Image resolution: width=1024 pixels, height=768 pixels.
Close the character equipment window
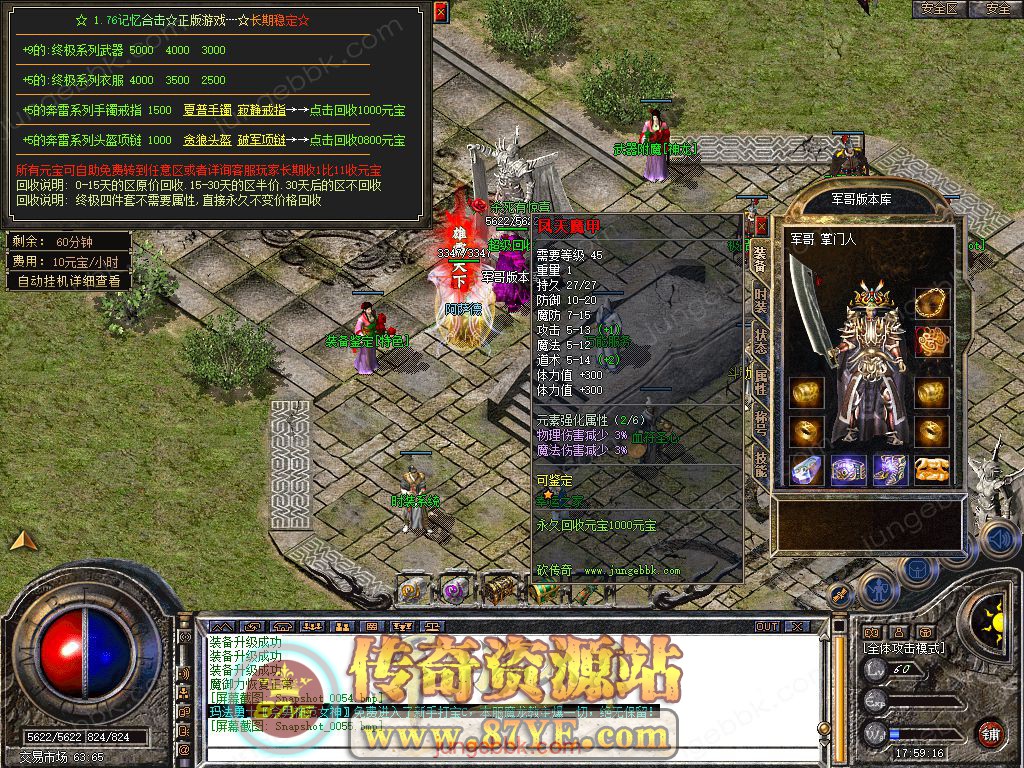coord(761,226)
